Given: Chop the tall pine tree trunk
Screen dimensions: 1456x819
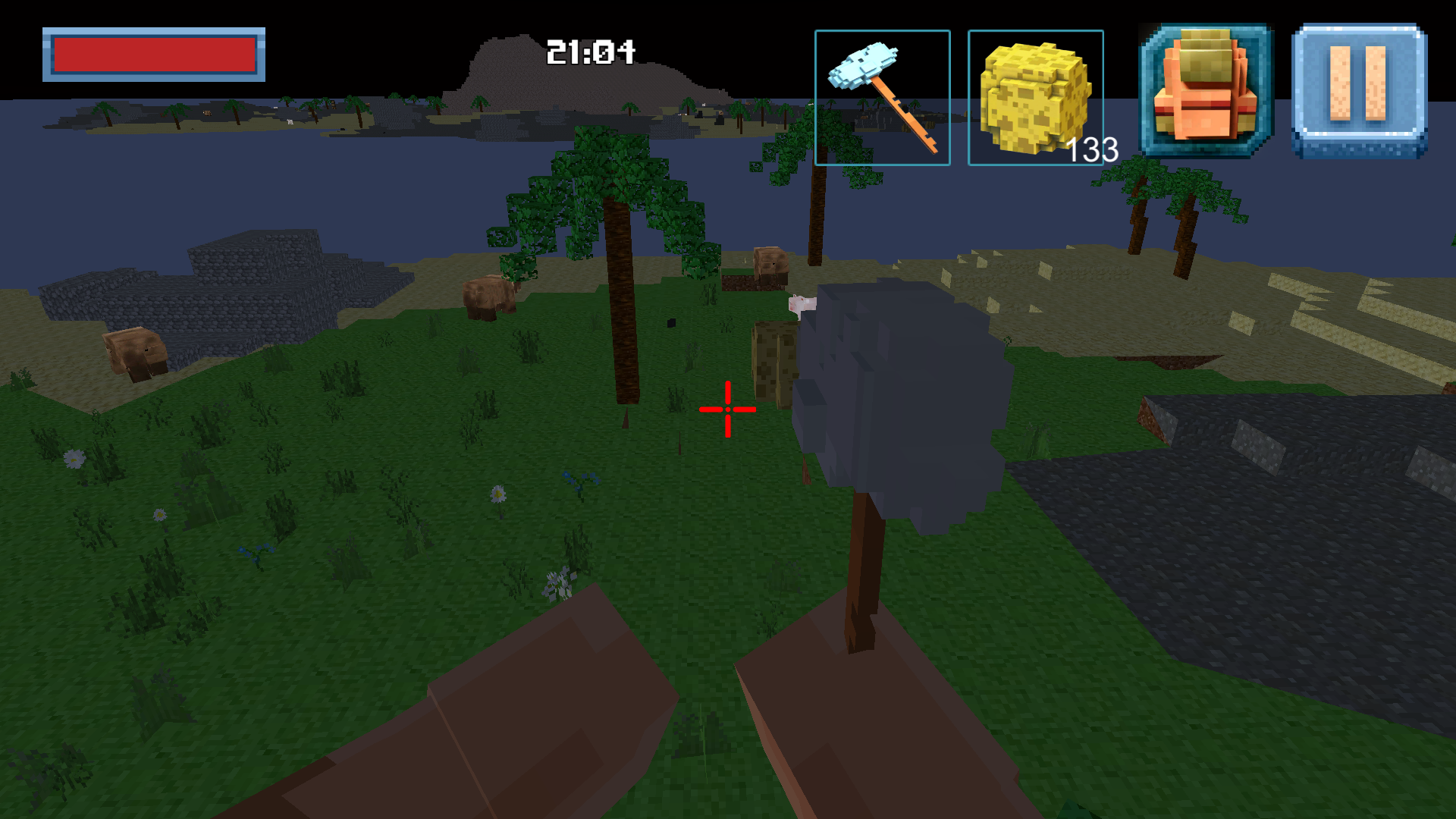Looking at the screenshot, I should click(x=624, y=341).
